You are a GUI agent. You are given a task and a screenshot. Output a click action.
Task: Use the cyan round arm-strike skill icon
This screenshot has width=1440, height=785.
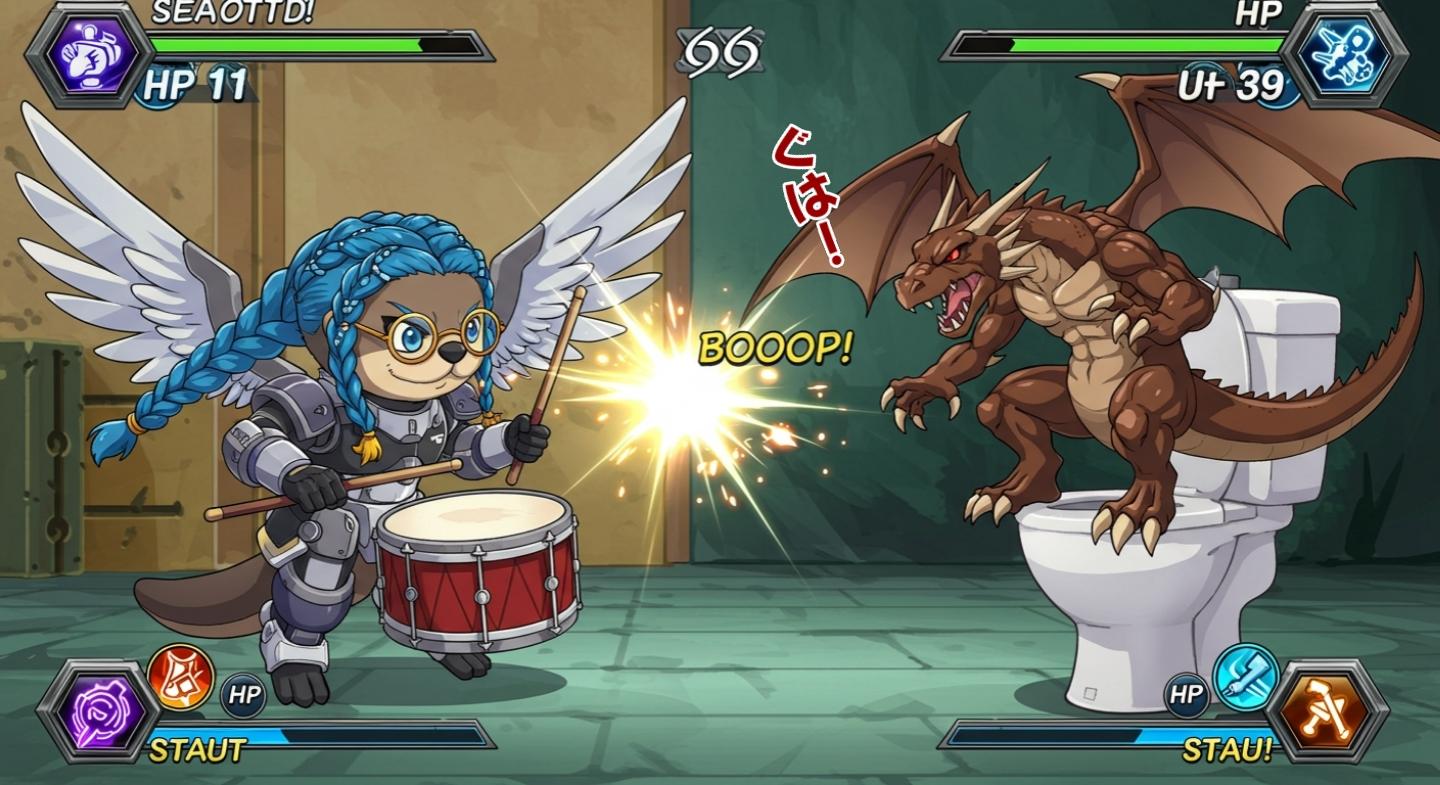[1246, 677]
